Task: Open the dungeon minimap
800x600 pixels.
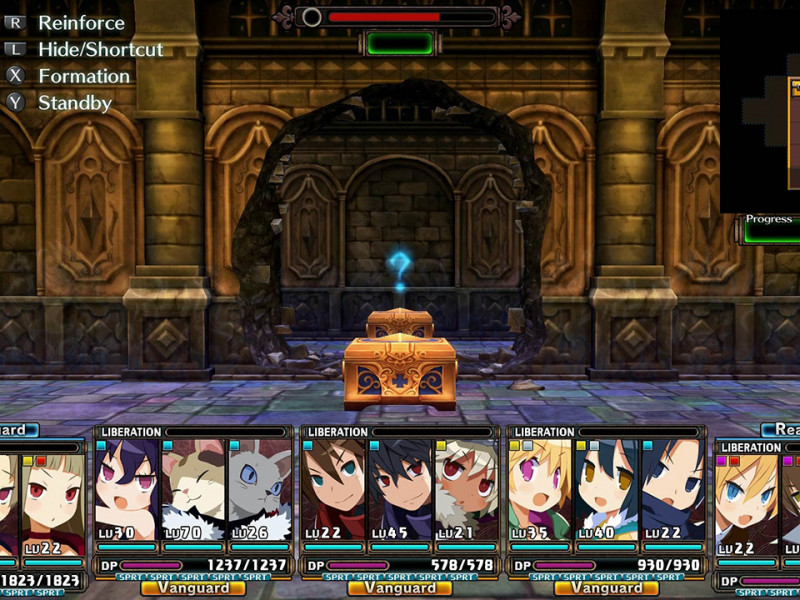Action: point(760,110)
